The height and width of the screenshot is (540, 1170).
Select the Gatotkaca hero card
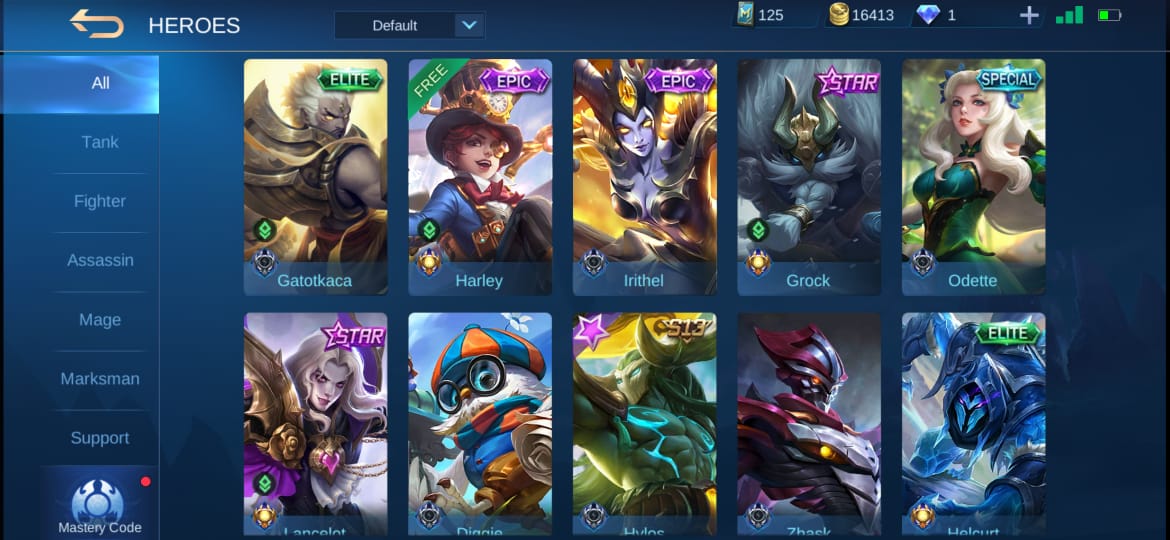click(x=315, y=176)
